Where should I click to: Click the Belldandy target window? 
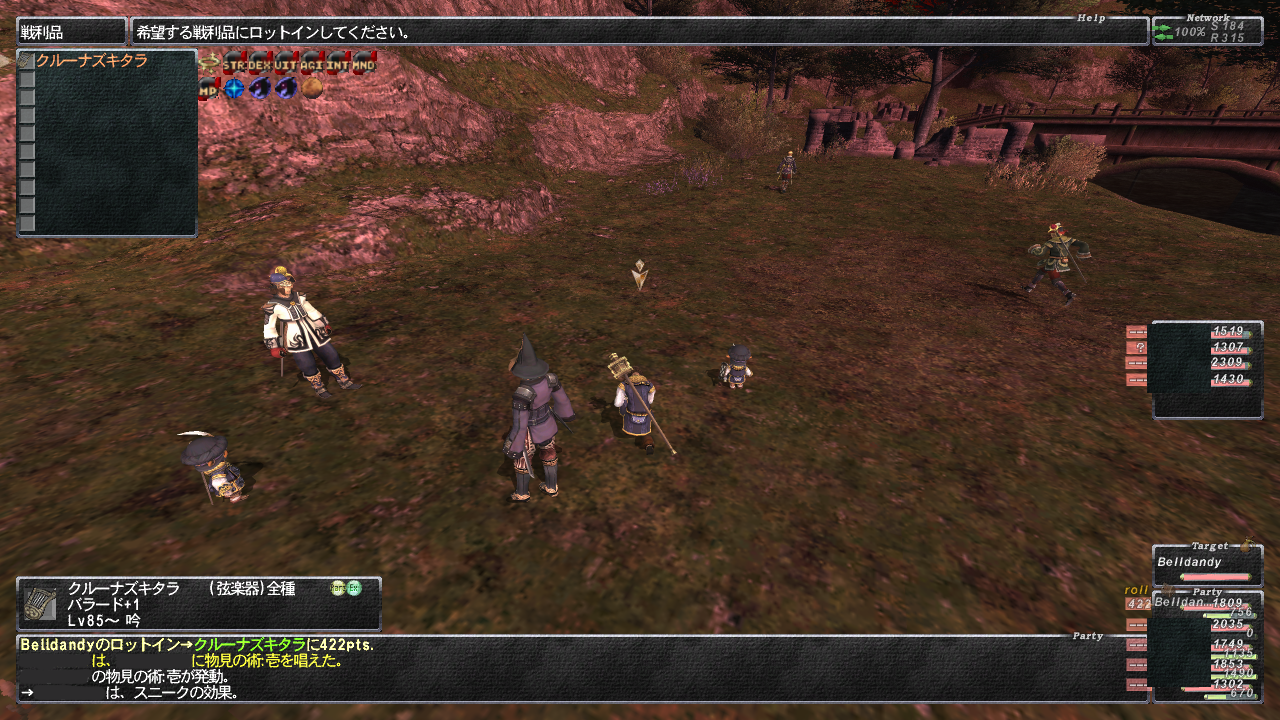[1207, 566]
